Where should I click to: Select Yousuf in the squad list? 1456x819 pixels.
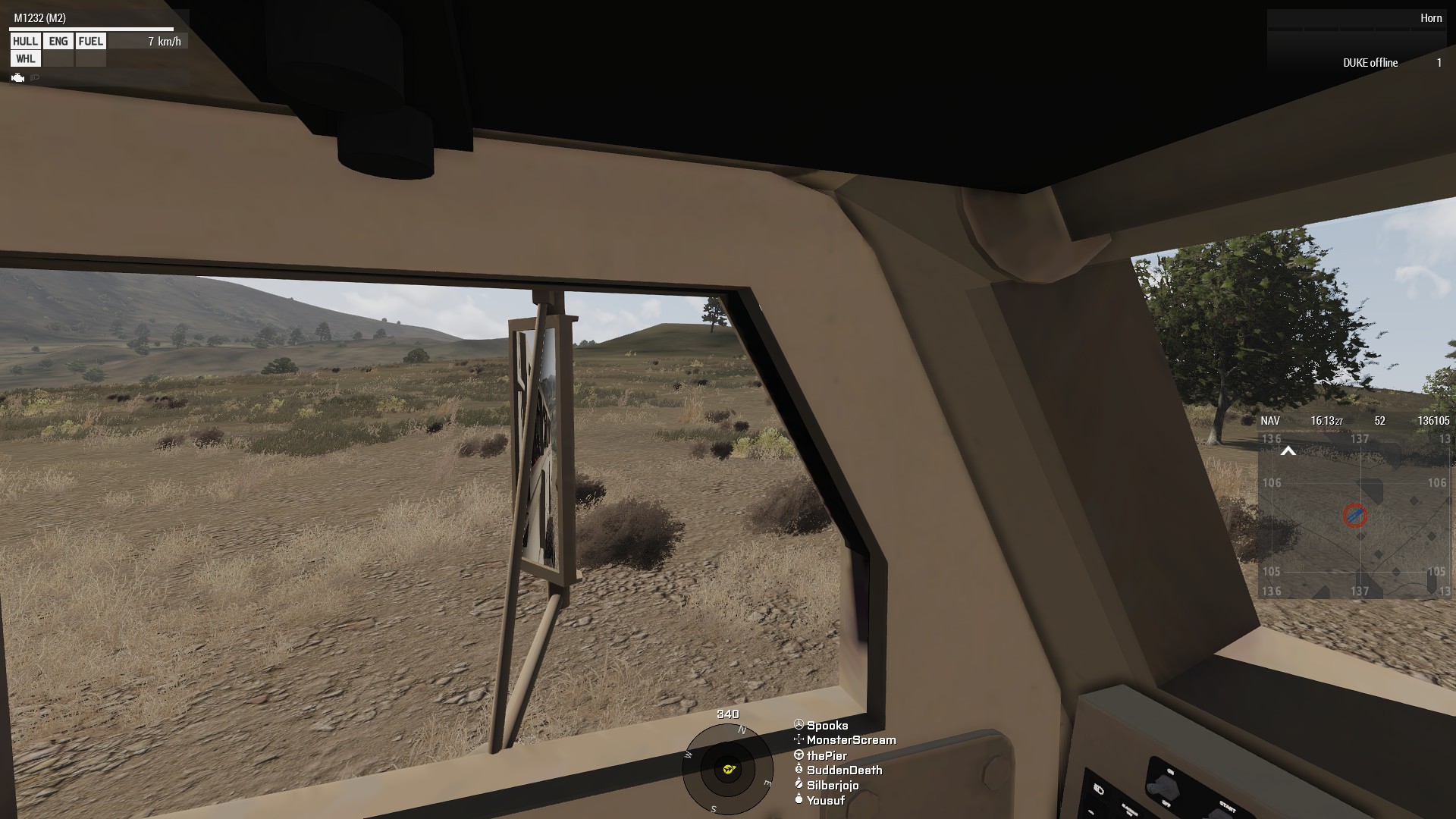pos(824,801)
